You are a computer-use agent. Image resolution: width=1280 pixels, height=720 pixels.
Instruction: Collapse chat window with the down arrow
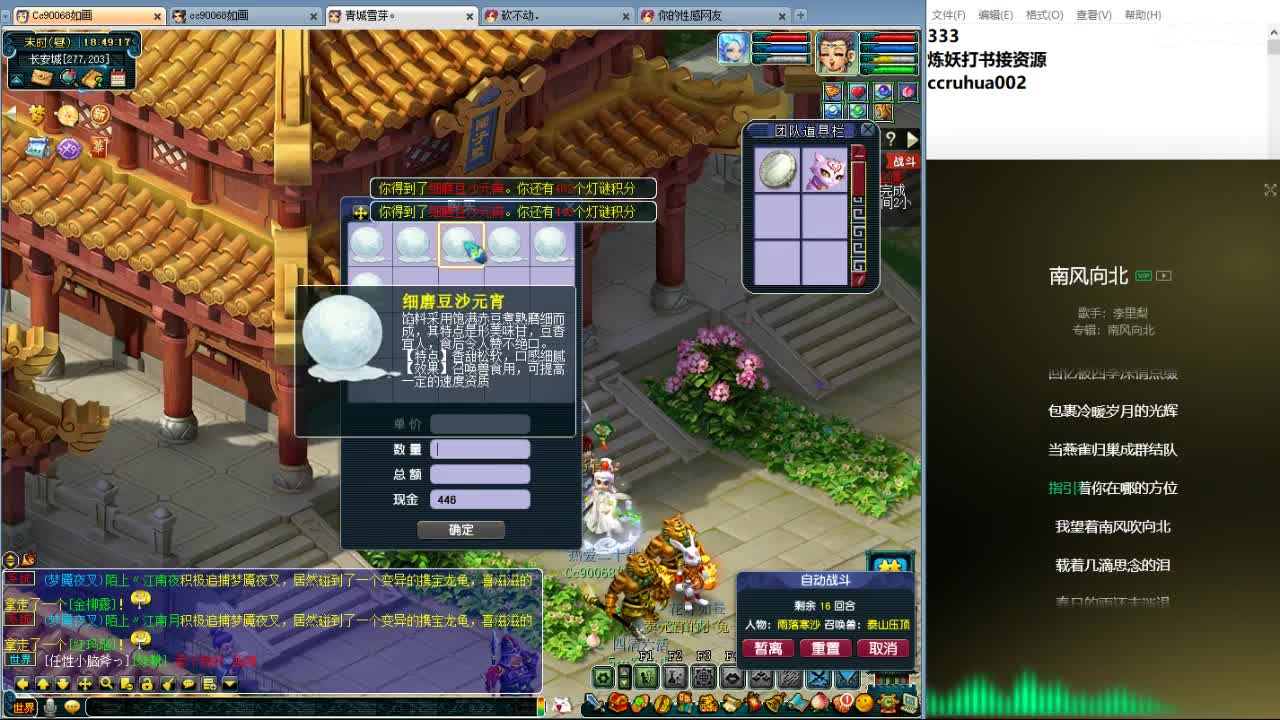click(x=64, y=683)
